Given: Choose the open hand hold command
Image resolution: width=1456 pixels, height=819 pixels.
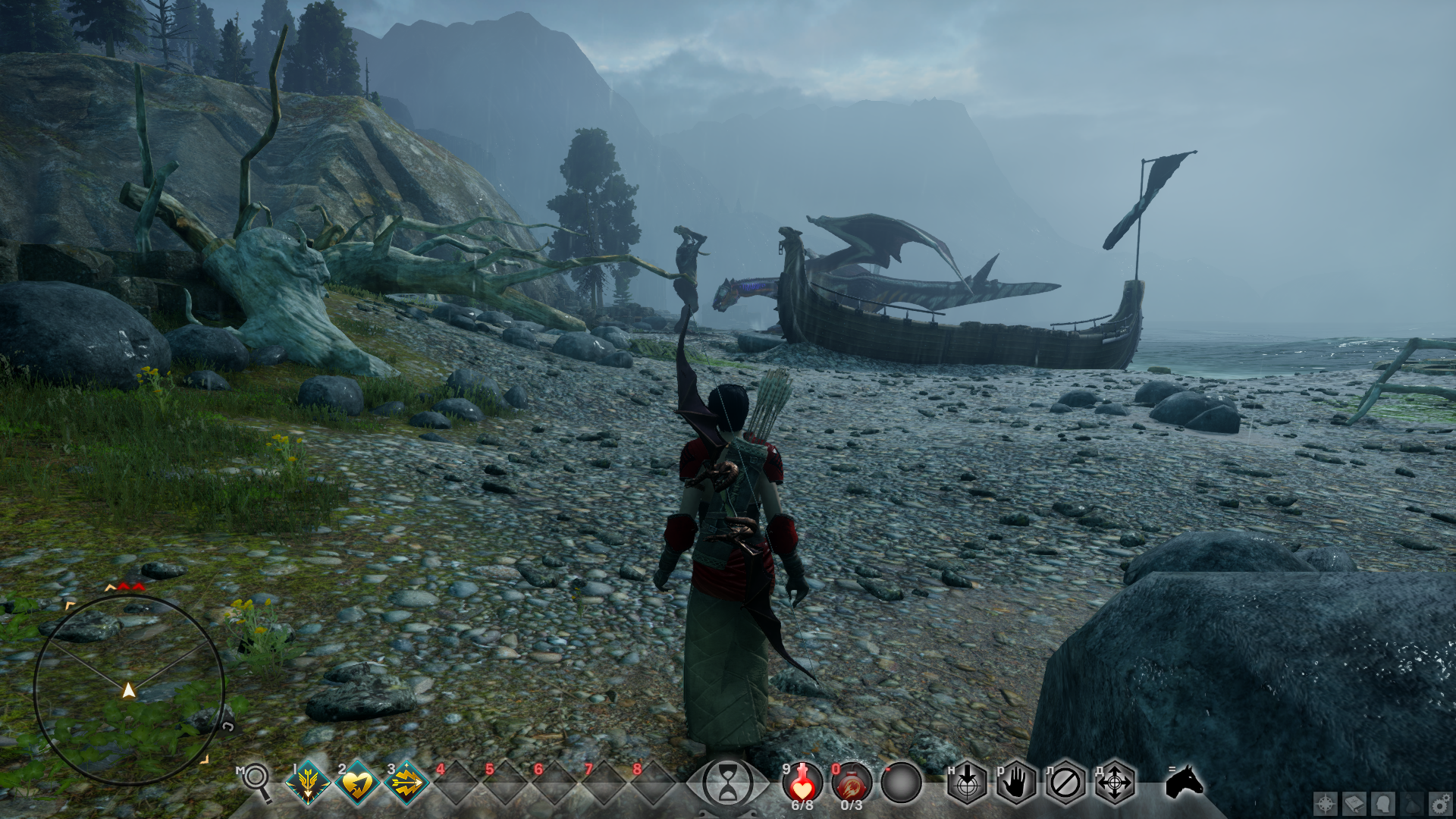Looking at the screenshot, I should tap(1016, 783).
